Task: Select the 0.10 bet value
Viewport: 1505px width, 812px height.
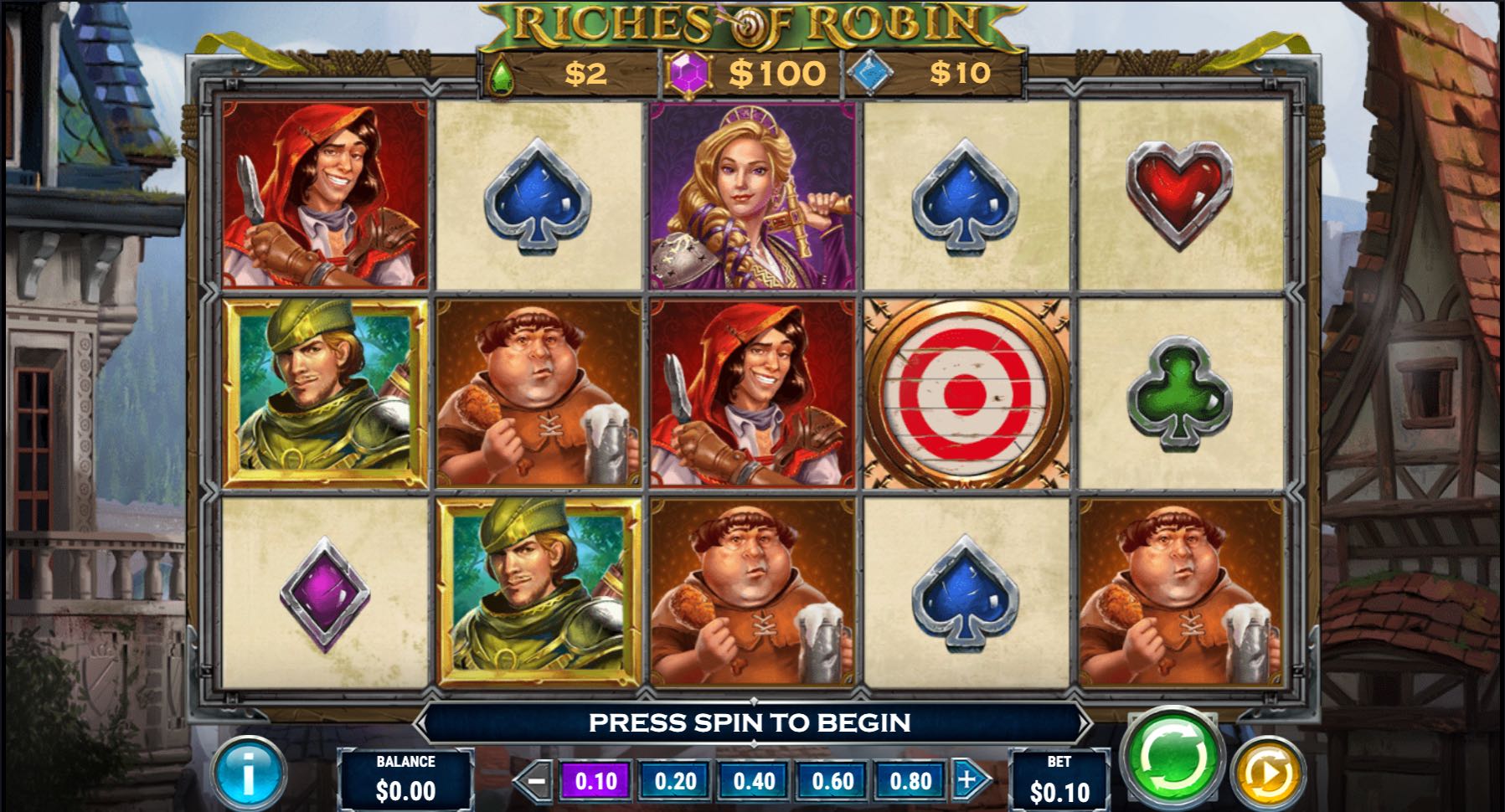Action: click(x=596, y=781)
